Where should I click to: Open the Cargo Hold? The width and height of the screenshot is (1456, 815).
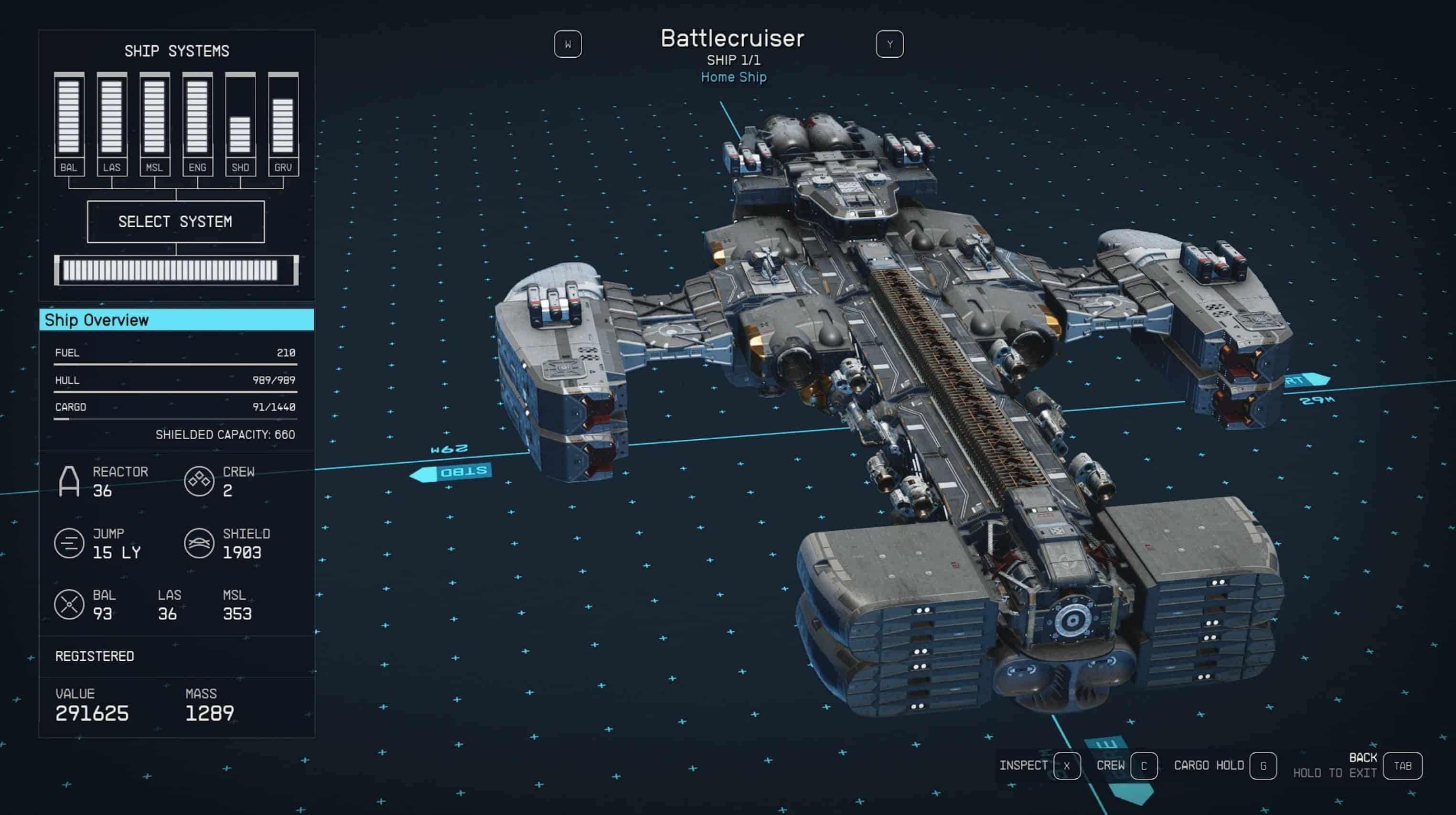pos(1263,766)
